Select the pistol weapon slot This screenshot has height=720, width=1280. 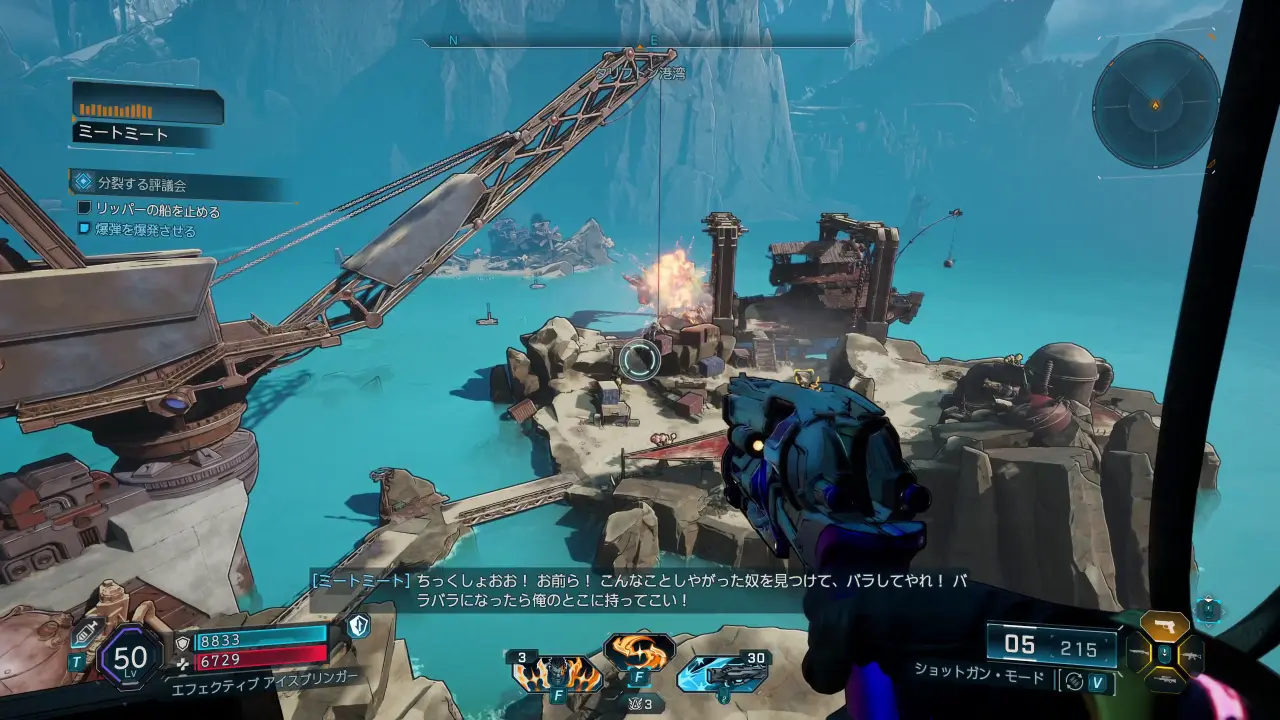pos(1164,627)
